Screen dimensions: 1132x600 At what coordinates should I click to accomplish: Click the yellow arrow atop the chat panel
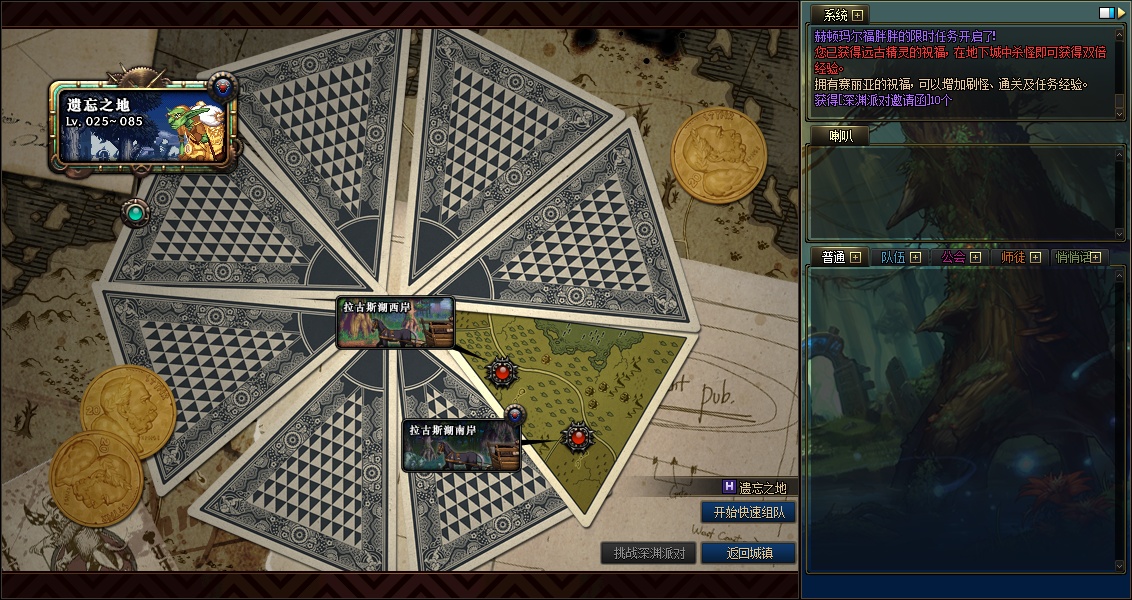(x=1120, y=14)
